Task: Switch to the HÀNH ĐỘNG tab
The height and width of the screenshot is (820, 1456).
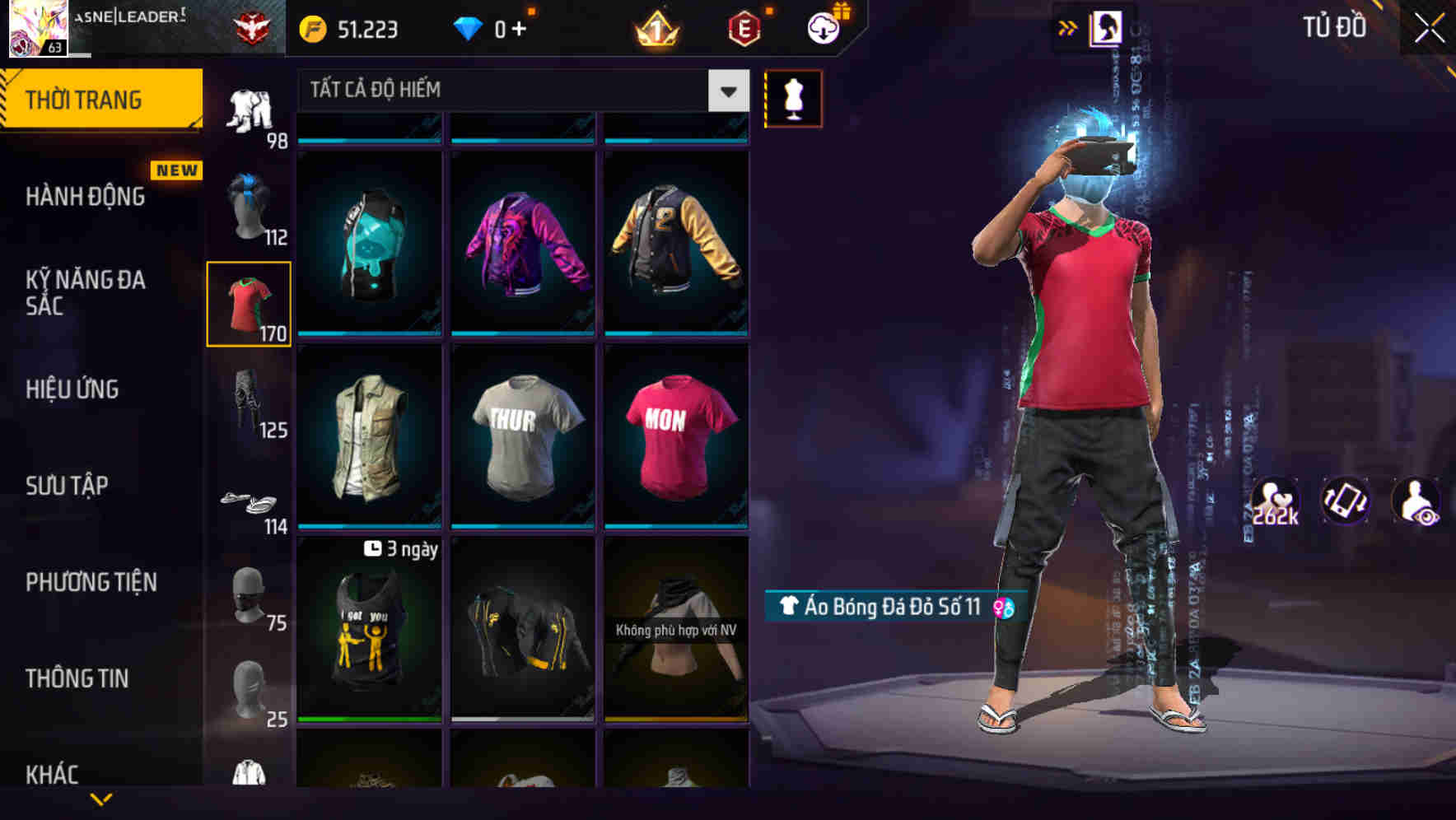Action: pos(85,196)
